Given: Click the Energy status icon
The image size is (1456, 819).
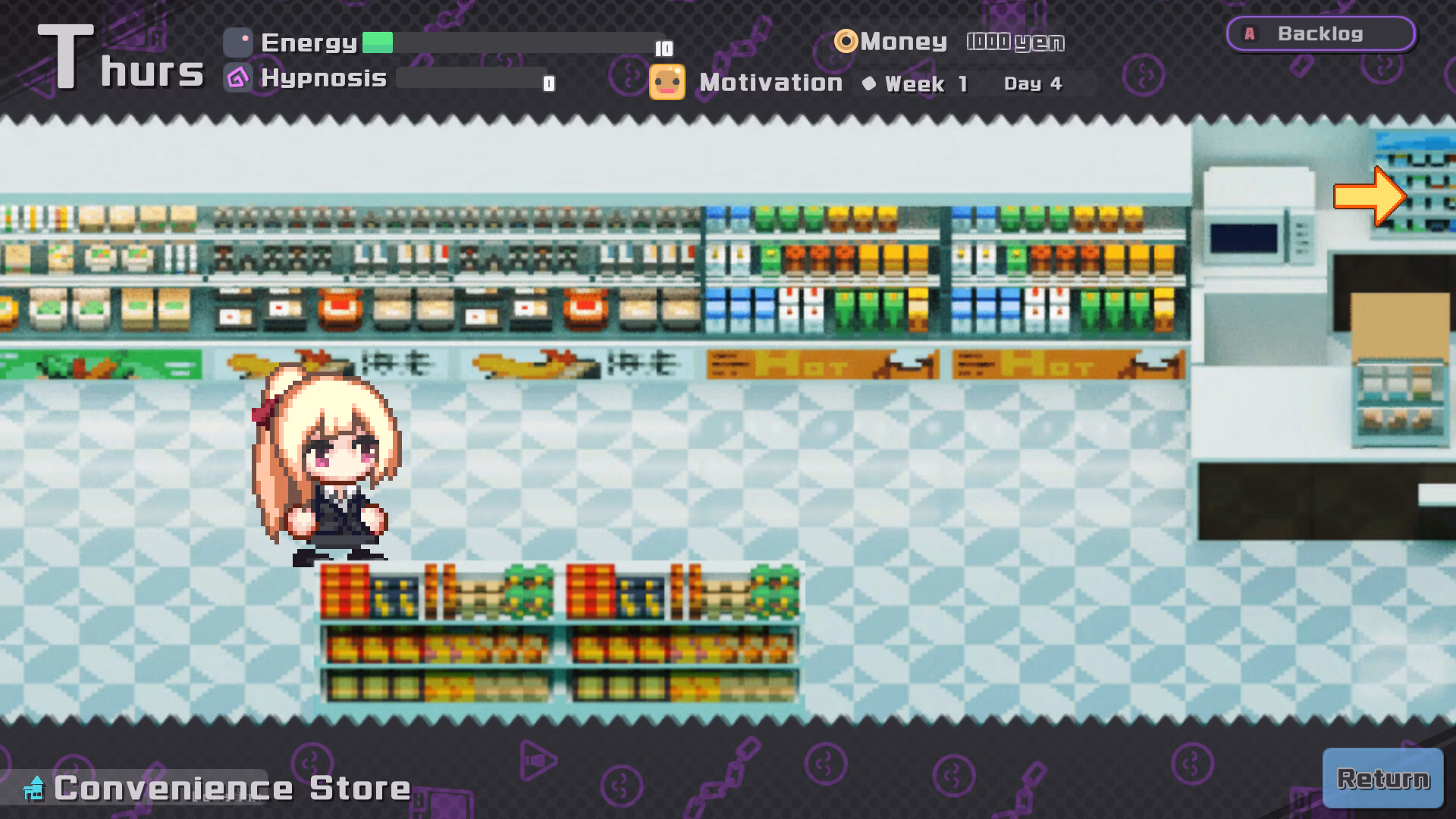Looking at the screenshot, I should coord(237,43).
